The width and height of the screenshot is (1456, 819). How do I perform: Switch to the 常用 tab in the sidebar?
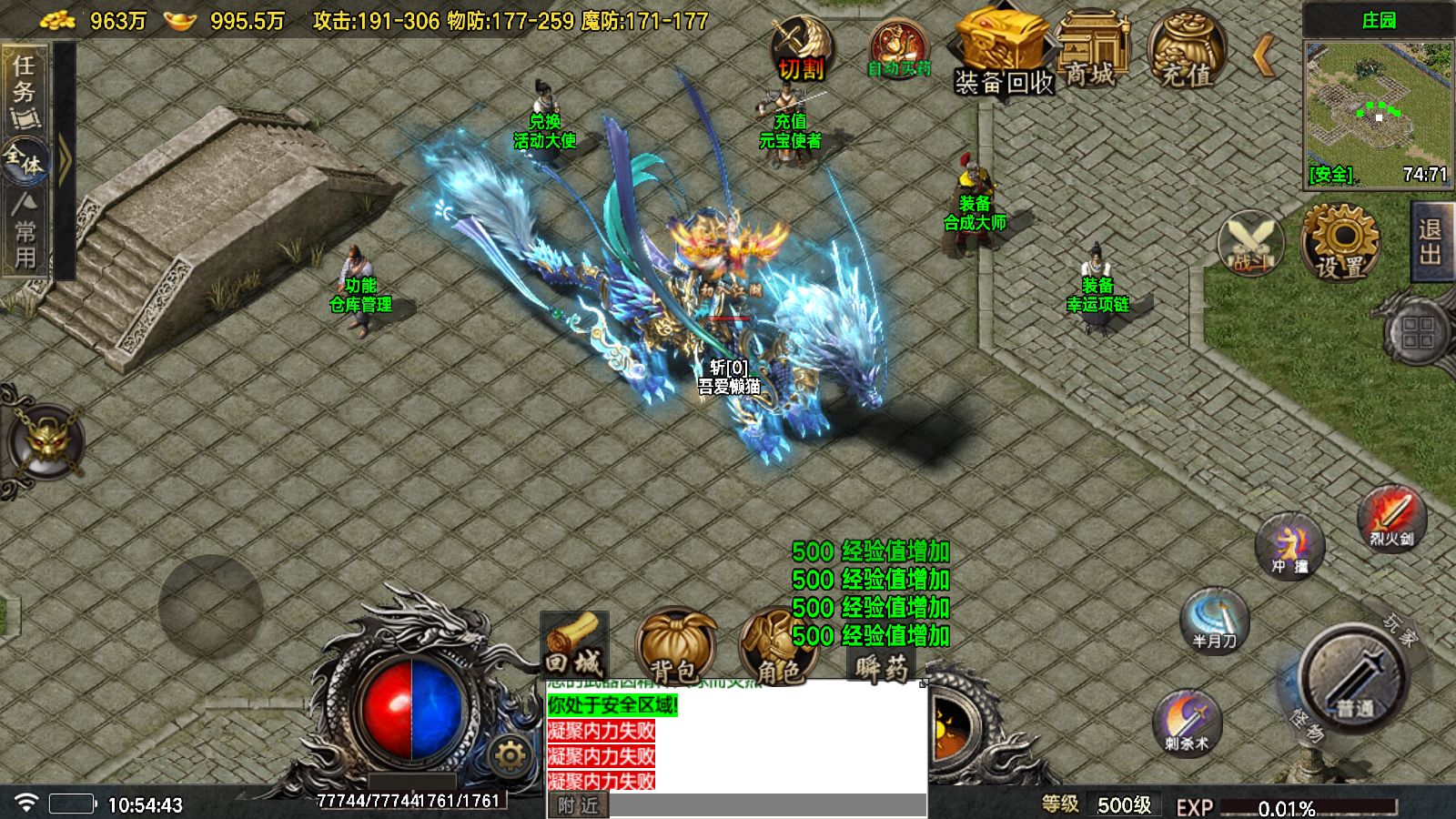pyautogui.click(x=25, y=238)
